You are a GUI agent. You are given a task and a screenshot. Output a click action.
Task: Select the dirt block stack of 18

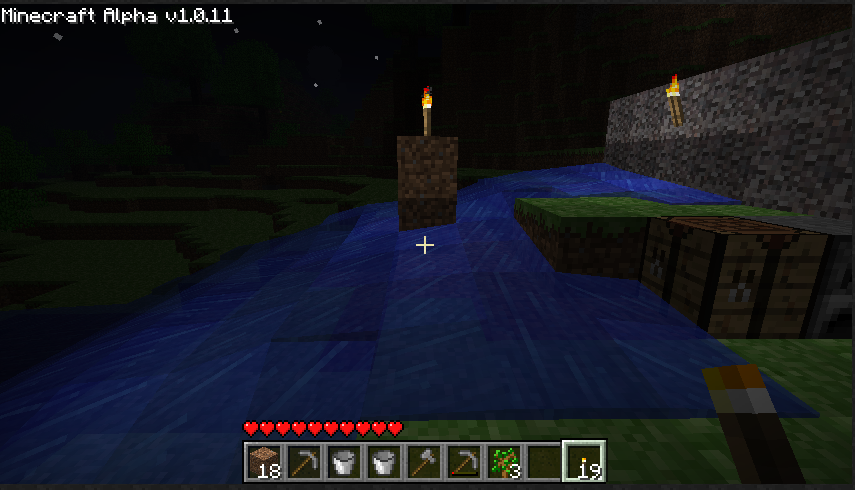(x=265, y=462)
